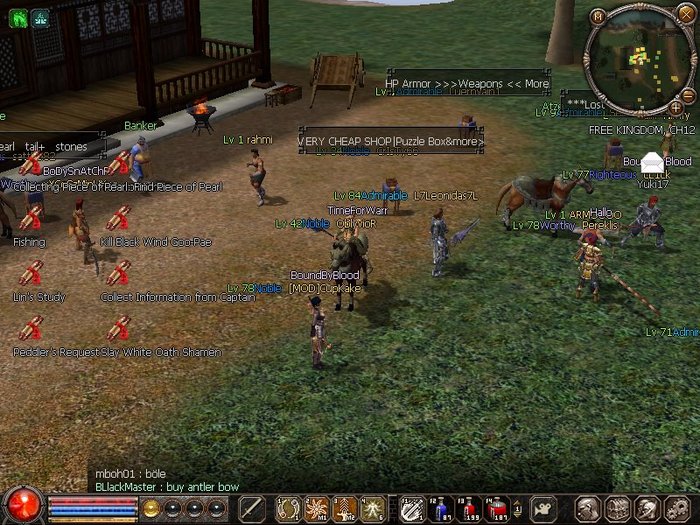This screenshot has height=525, width=700.
Task: Select the Slay White Oath Shamen scroll
Action: (118, 328)
